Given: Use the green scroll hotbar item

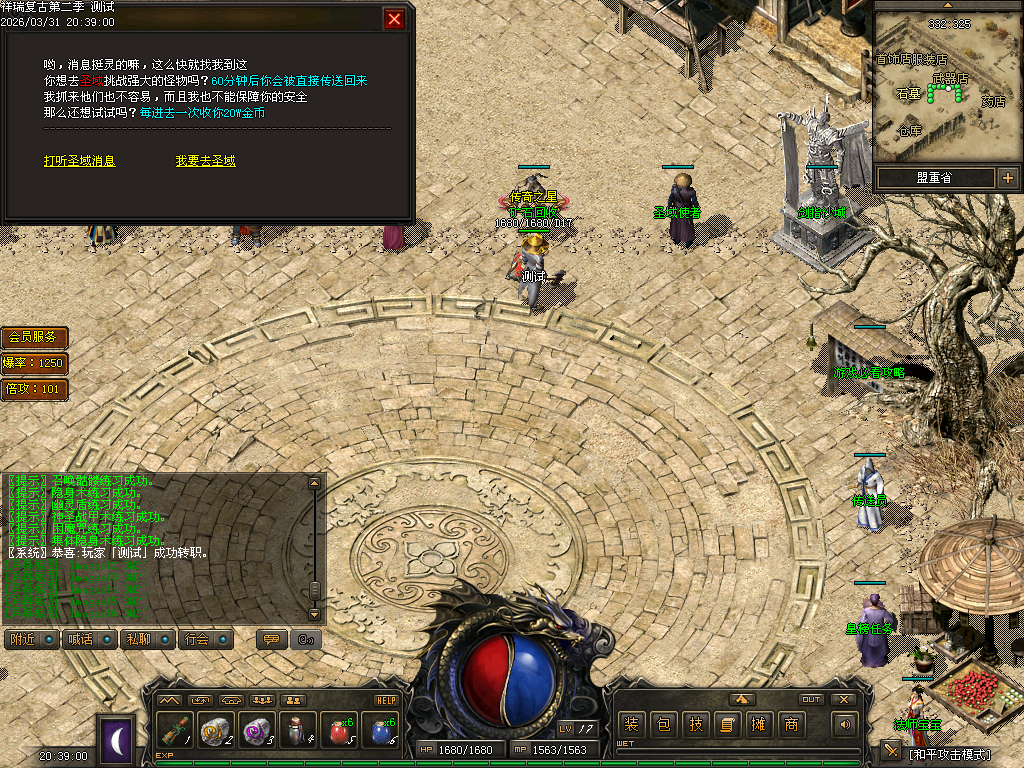Looking at the screenshot, I should (174, 731).
